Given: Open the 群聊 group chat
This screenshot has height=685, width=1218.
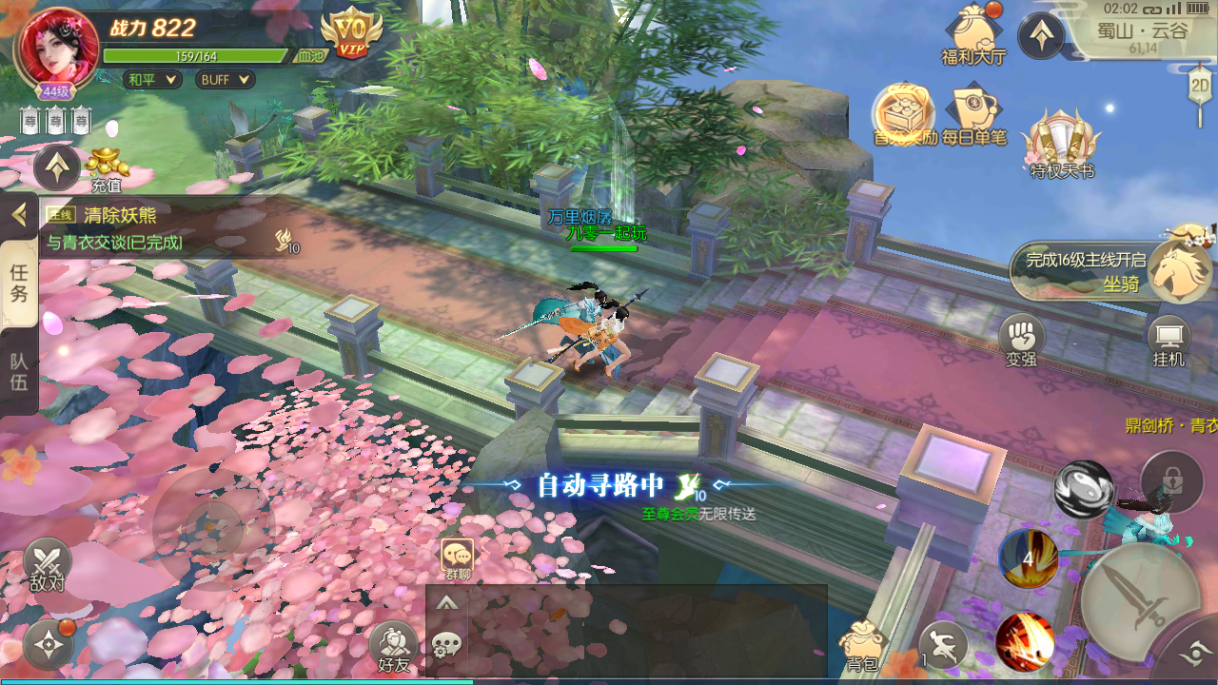Looking at the screenshot, I should click(458, 558).
